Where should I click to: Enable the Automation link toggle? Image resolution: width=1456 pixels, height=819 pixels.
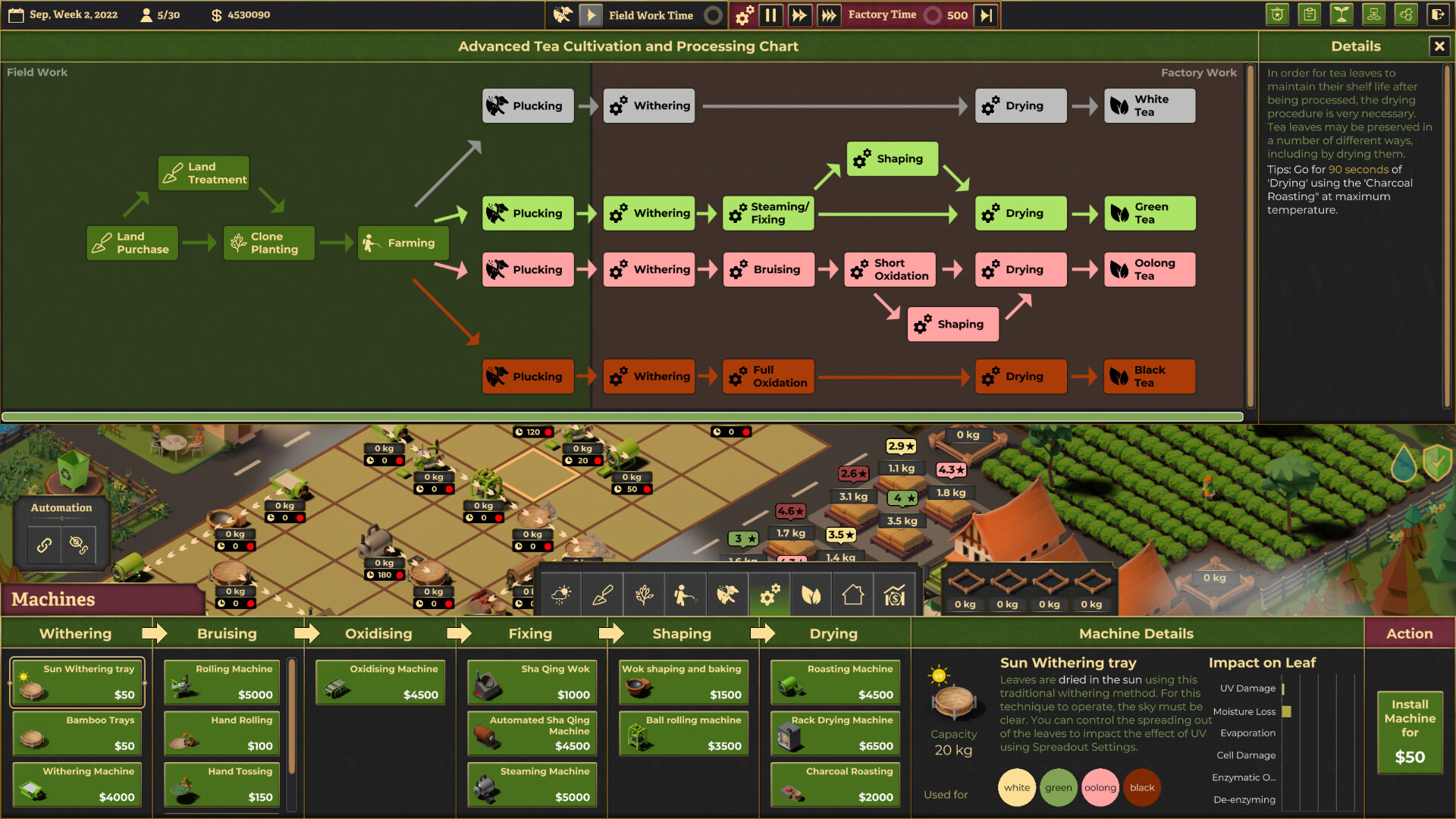pyautogui.click(x=43, y=544)
